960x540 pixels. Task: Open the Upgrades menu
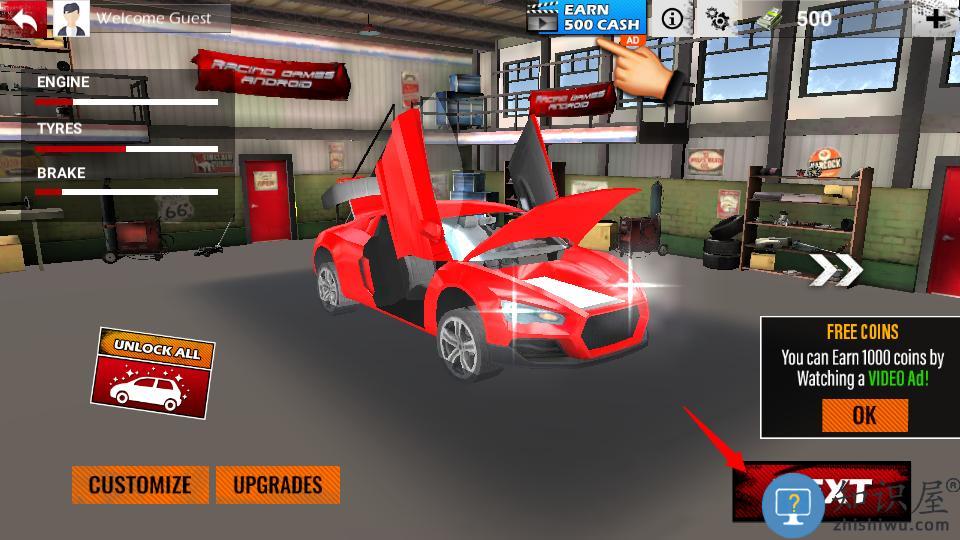click(277, 485)
